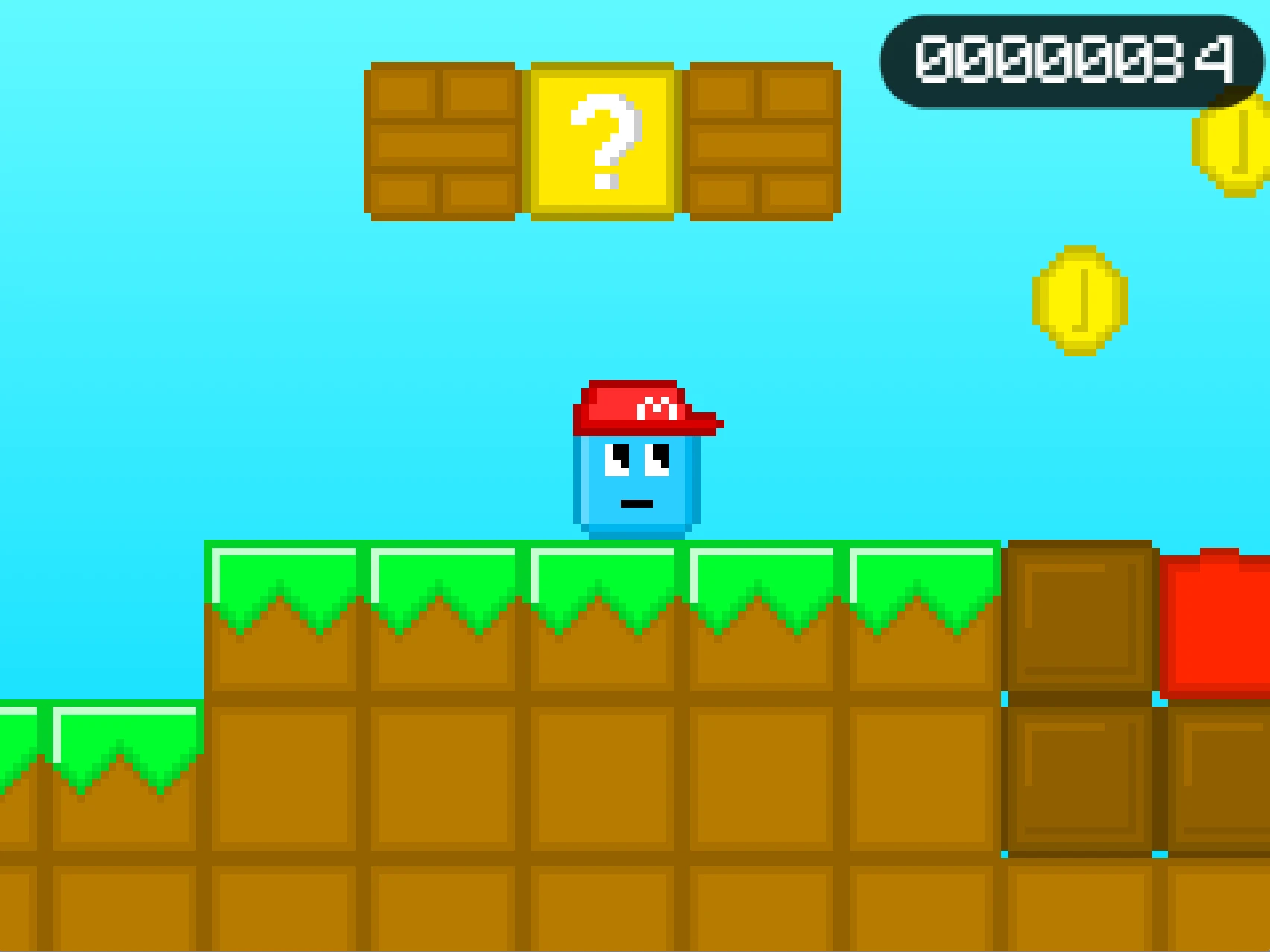
Task: Click the brick block left of the question block
Action: (x=443, y=142)
